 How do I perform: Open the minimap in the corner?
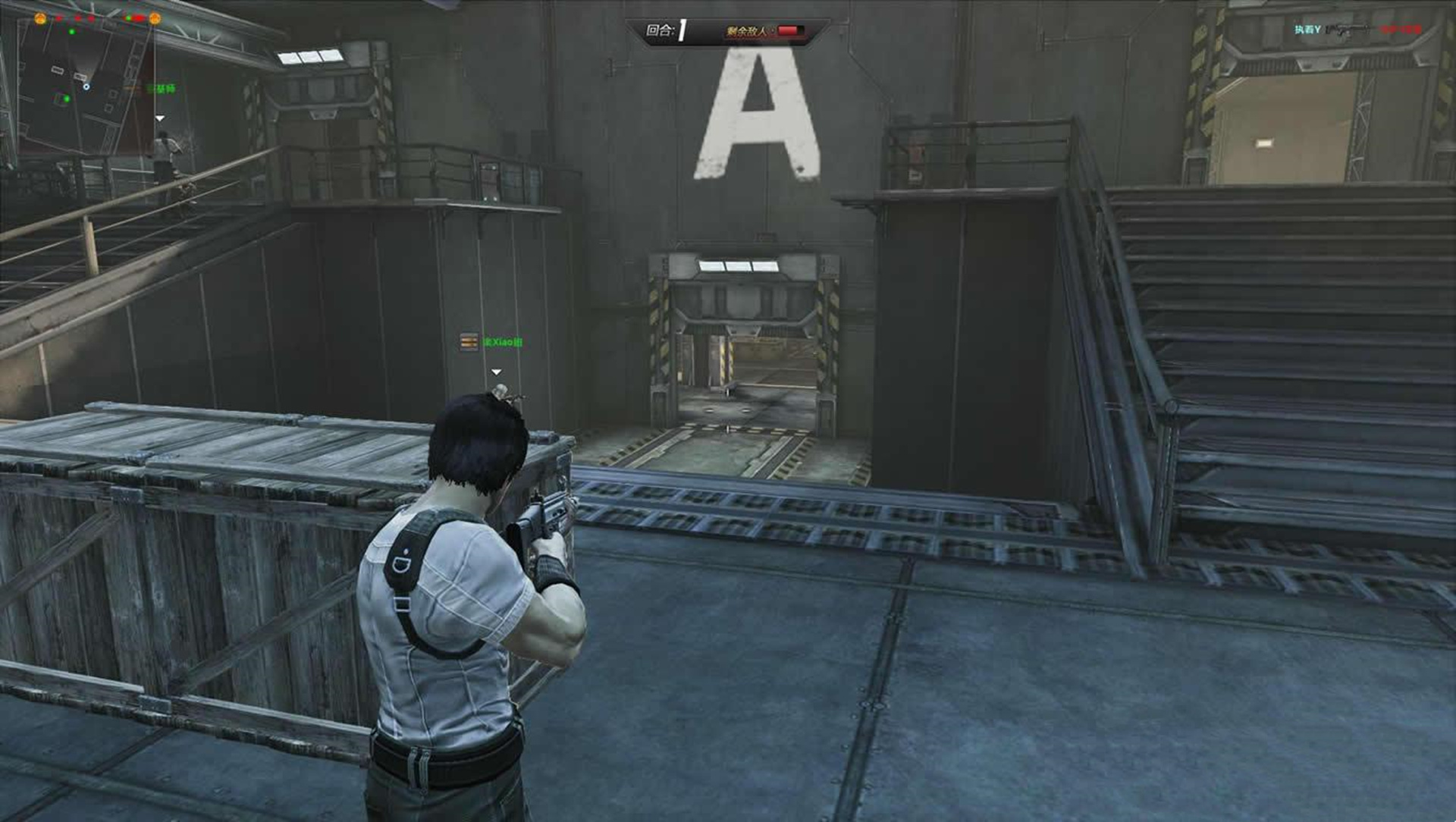[83, 83]
